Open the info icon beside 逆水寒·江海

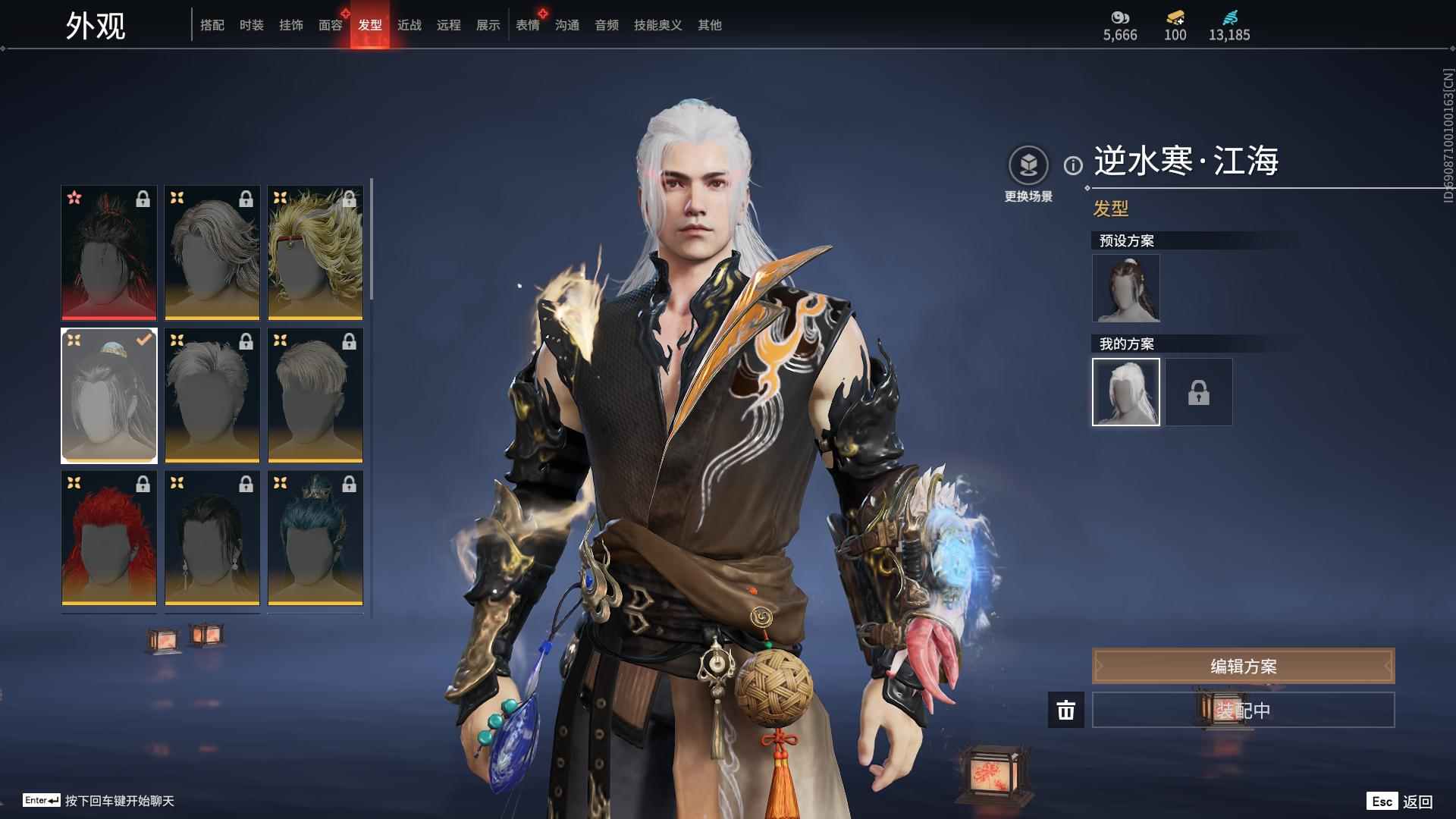point(1073,165)
